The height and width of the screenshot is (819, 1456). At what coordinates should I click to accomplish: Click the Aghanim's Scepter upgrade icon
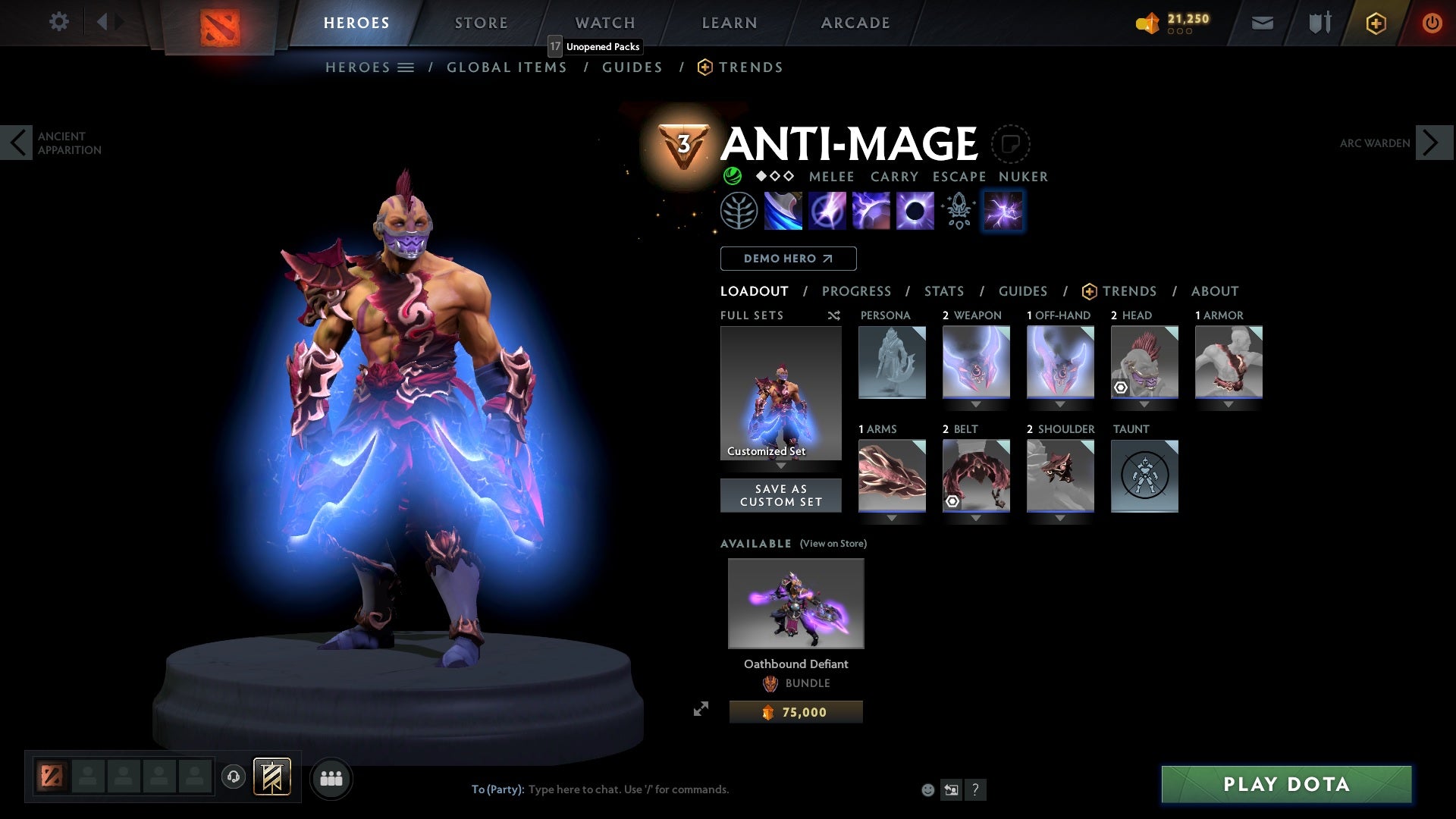(x=958, y=210)
